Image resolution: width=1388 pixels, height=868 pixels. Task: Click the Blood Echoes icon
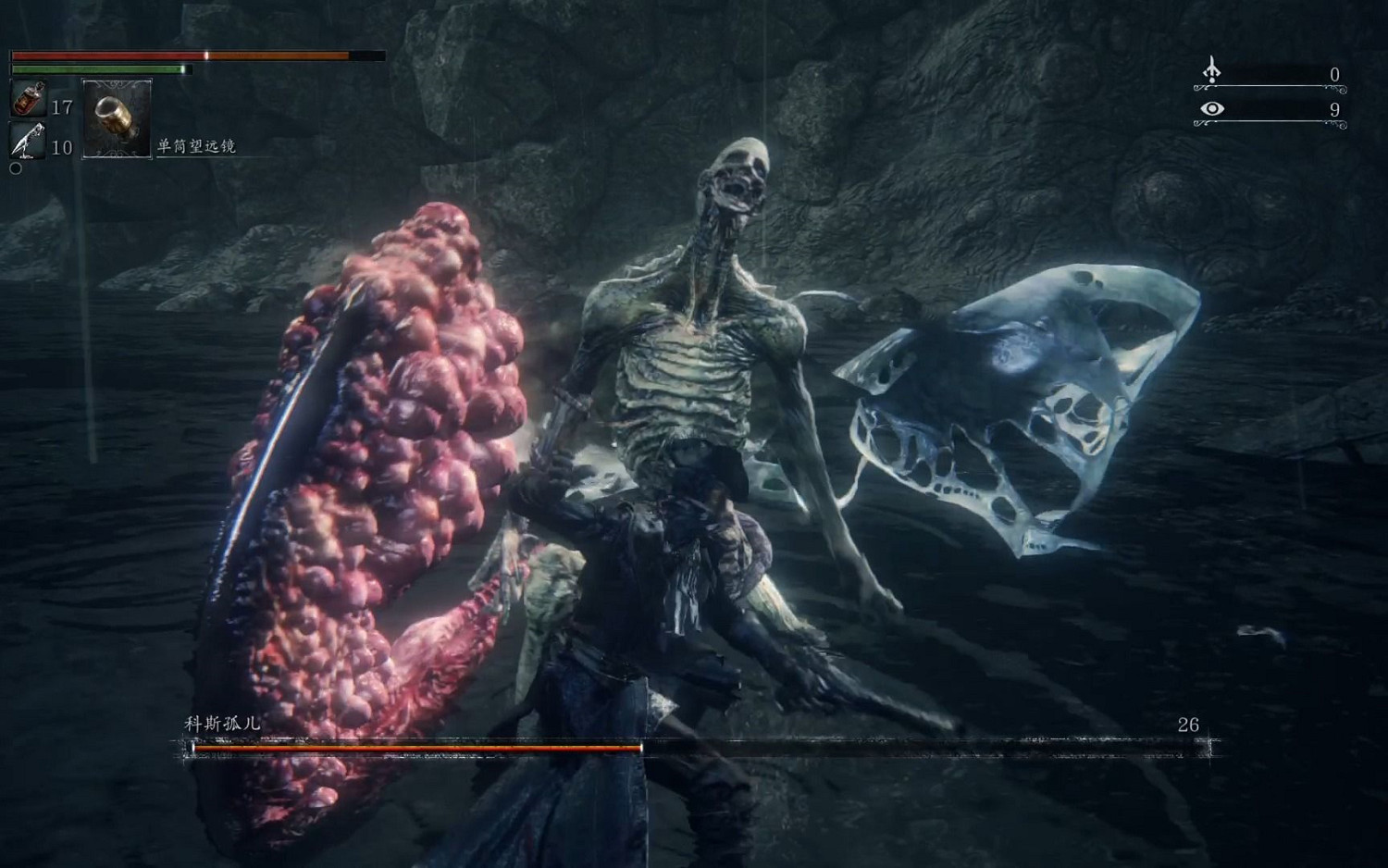click(x=1211, y=70)
